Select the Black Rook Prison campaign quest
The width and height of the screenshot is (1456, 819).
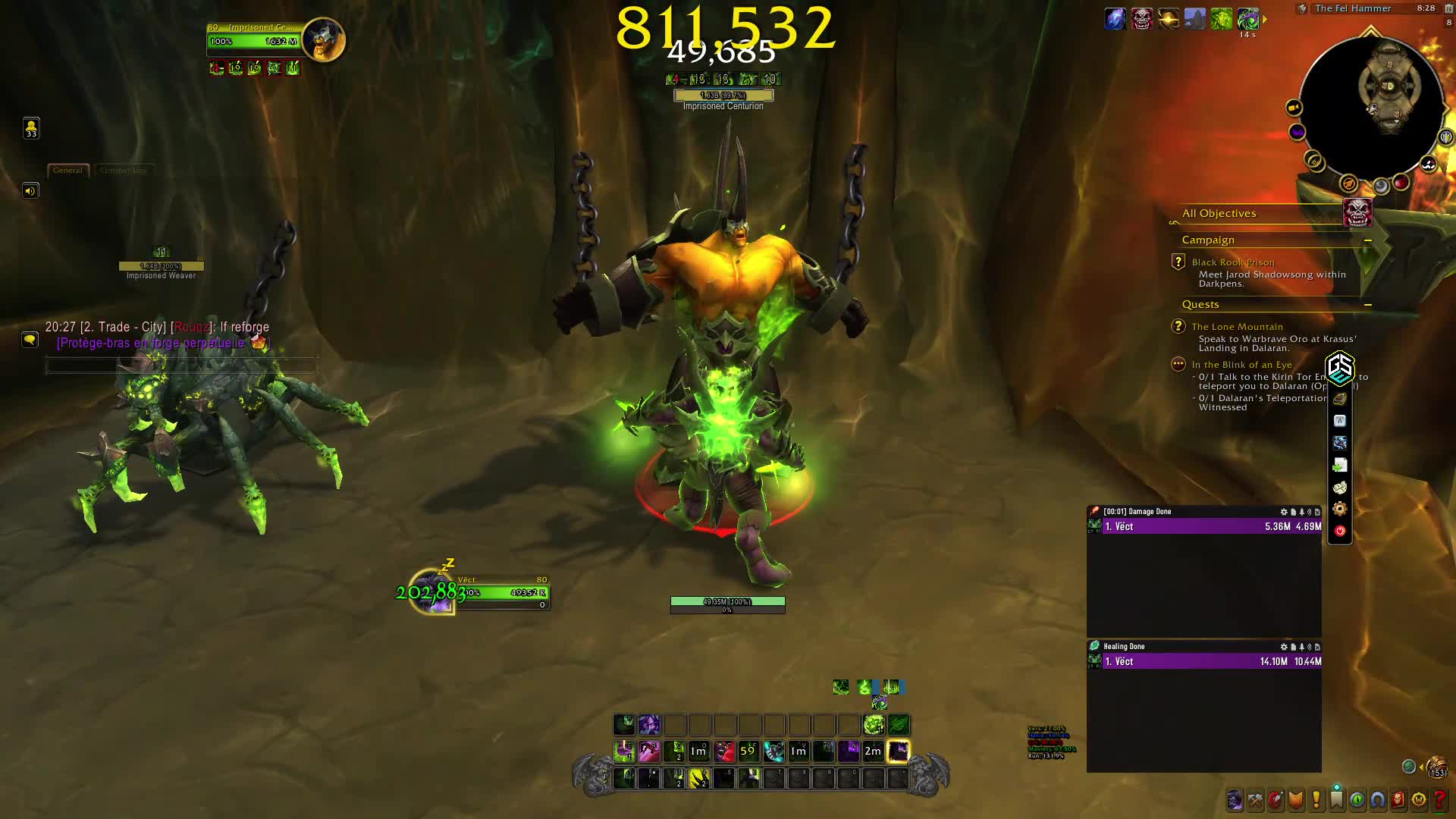coord(1232,262)
